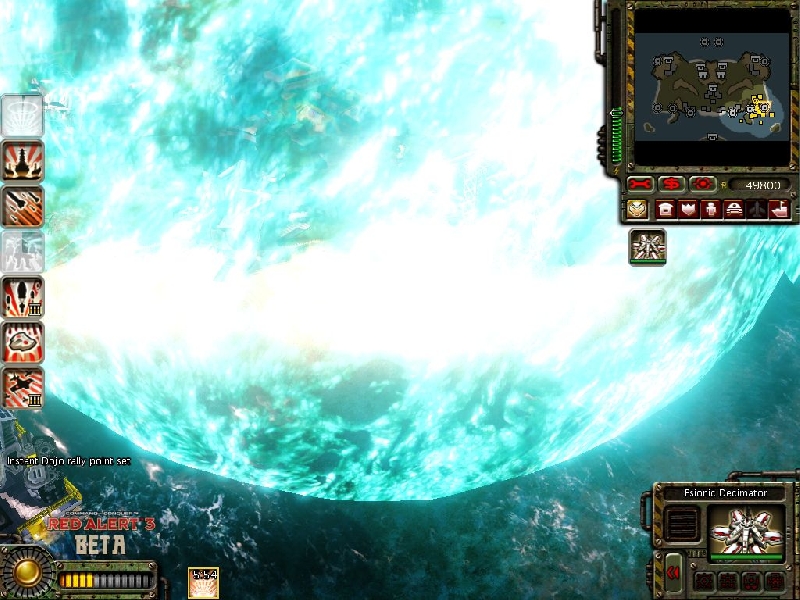
Task: Select the Psionic Decimator icon below the sidebar
Action: (647, 247)
